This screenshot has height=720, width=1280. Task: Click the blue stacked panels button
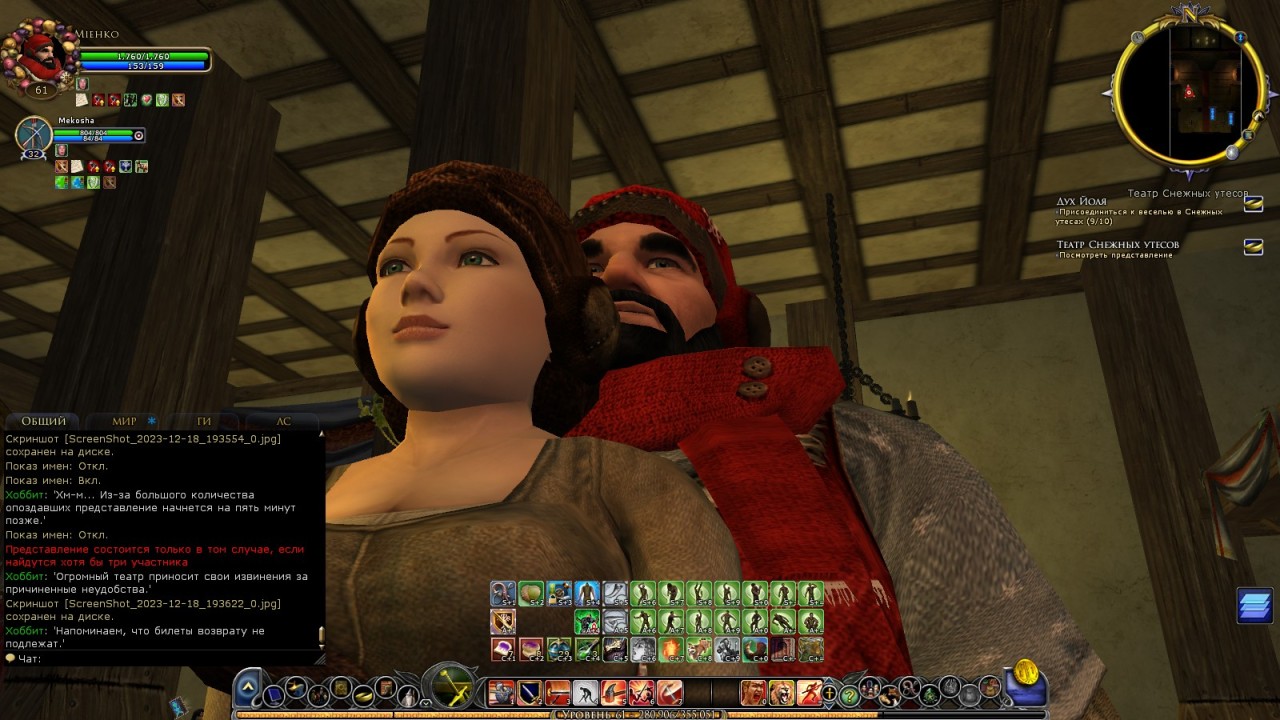point(1254,605)
